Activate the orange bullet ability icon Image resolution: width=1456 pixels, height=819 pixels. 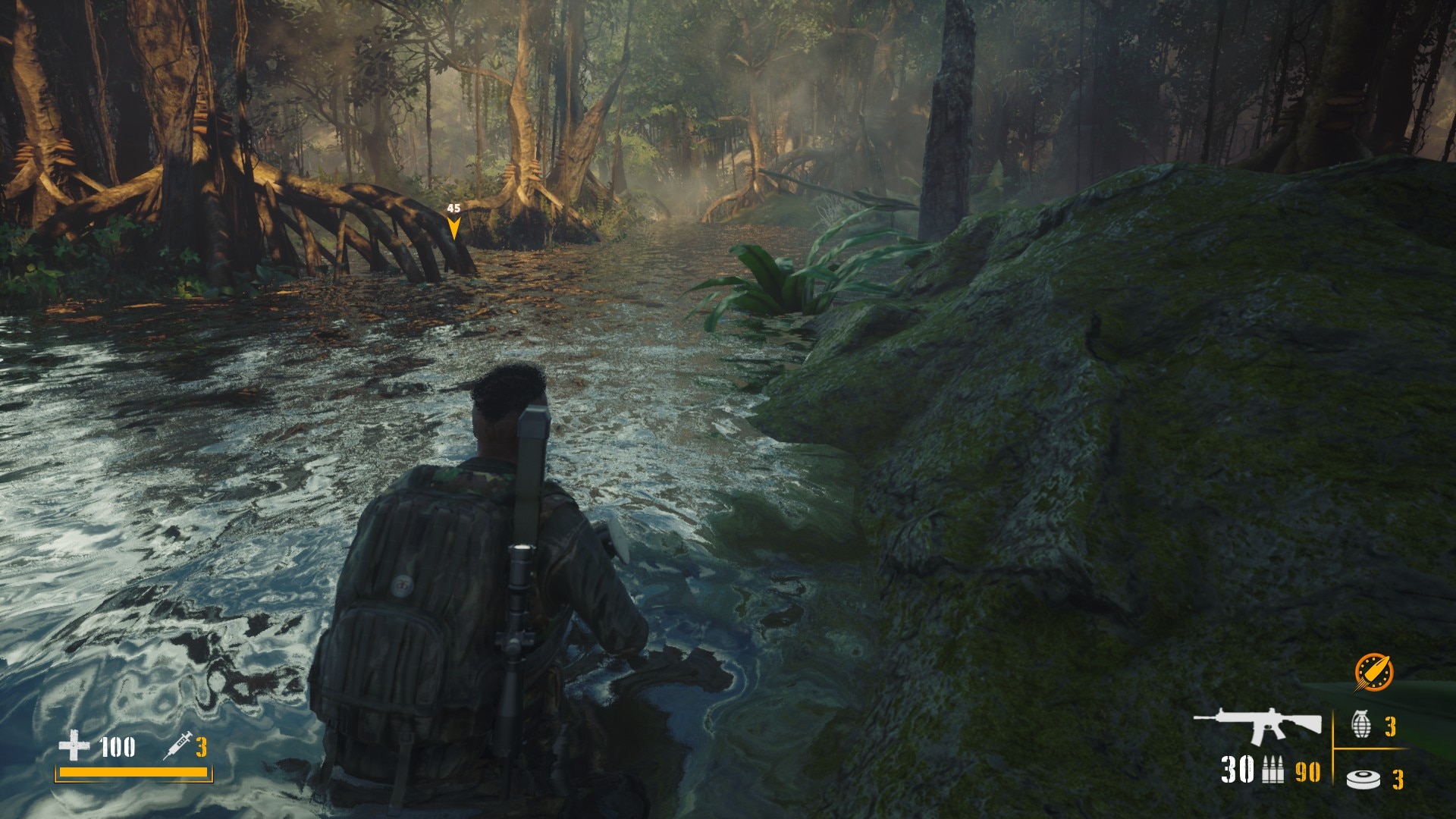click(1374, 671)
